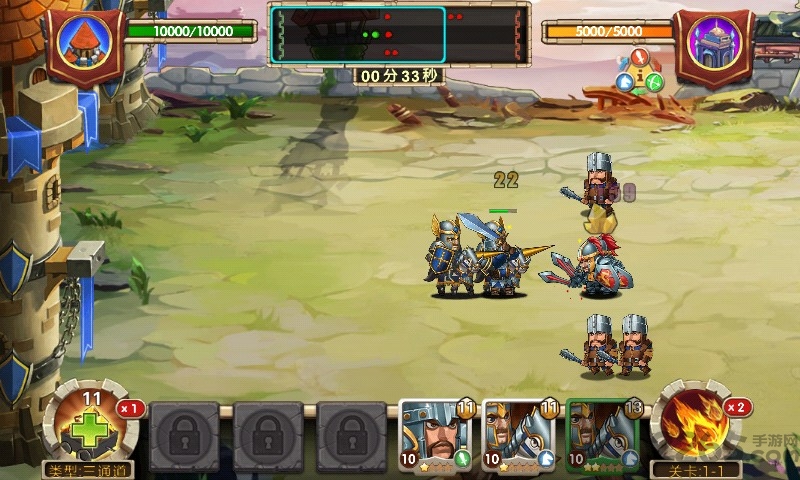
Task: Select the enemy castle emblem
Action: pos(713,44)
